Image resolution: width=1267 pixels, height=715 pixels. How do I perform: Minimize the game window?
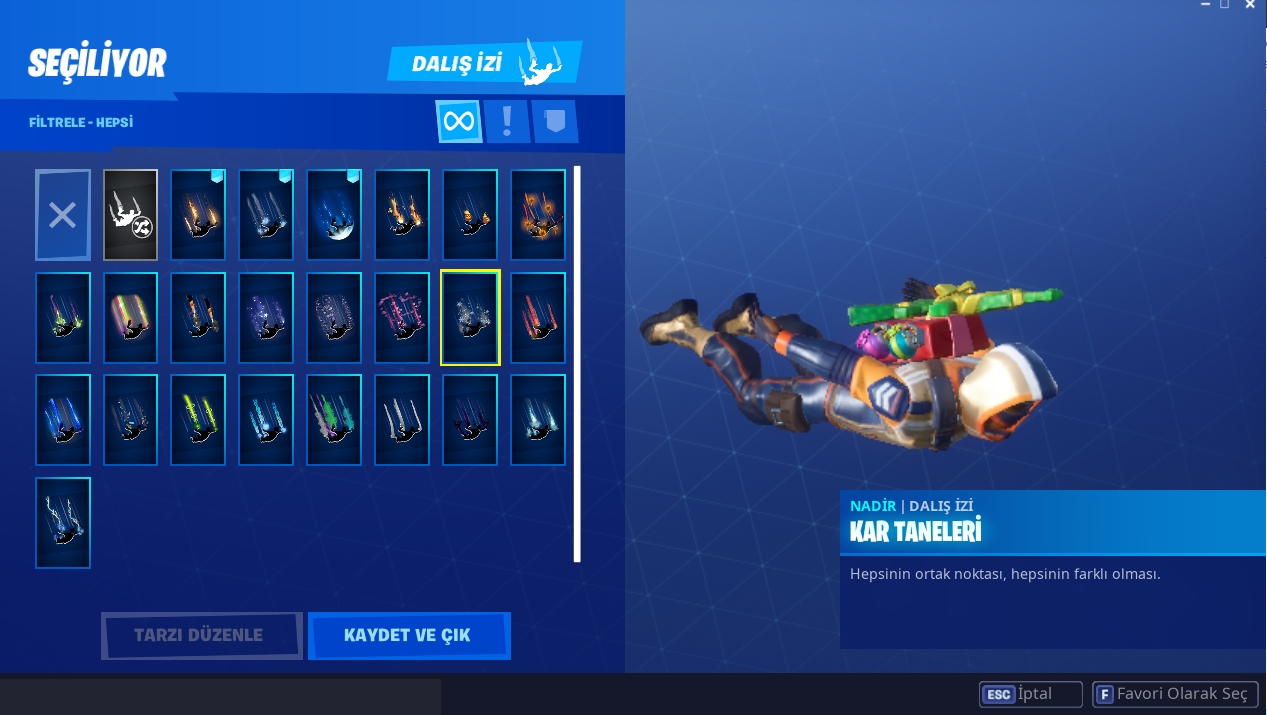click(x=1206, y=6)
